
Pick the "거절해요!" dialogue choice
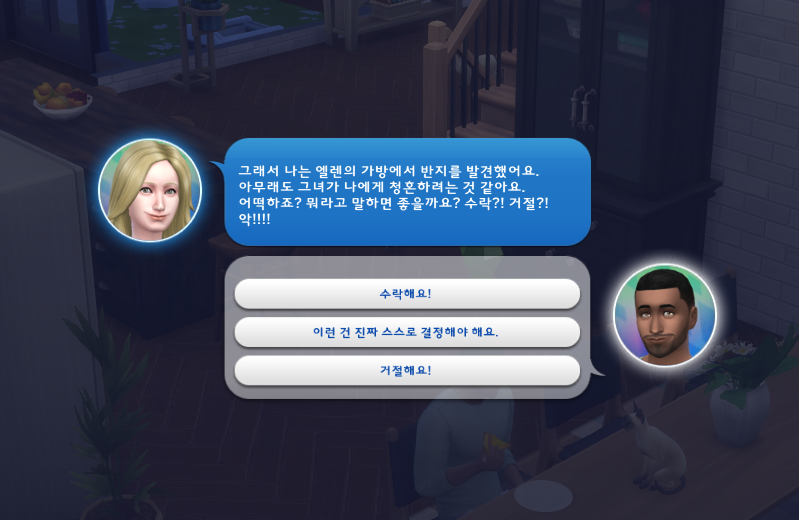pyautogui.click(x=406, y=370)
